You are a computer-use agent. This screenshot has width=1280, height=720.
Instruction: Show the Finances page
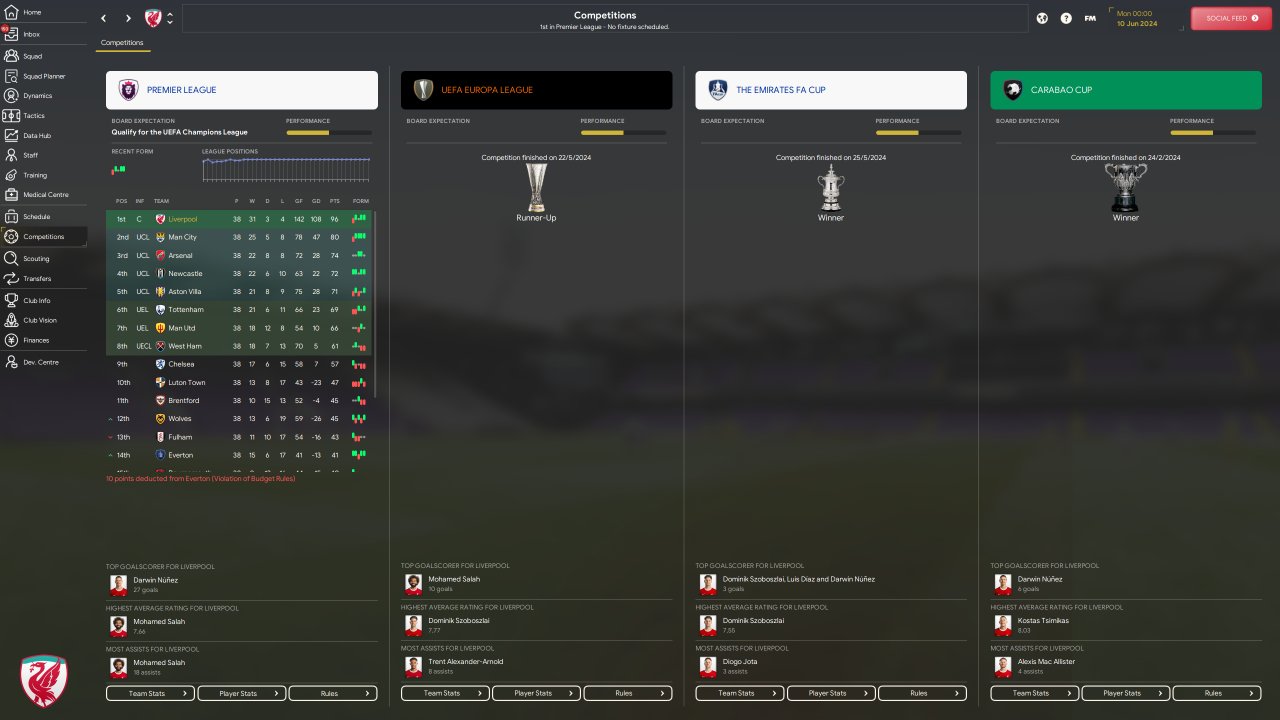(x=36, y=340)
